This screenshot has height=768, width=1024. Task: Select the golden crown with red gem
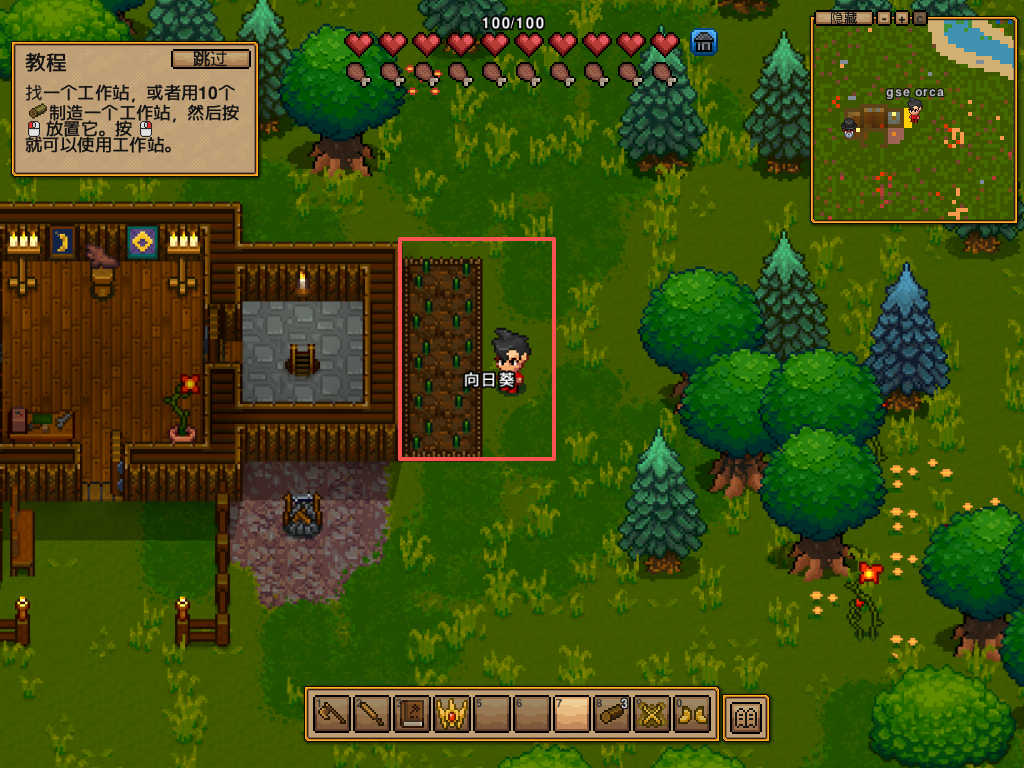[451, 715]
